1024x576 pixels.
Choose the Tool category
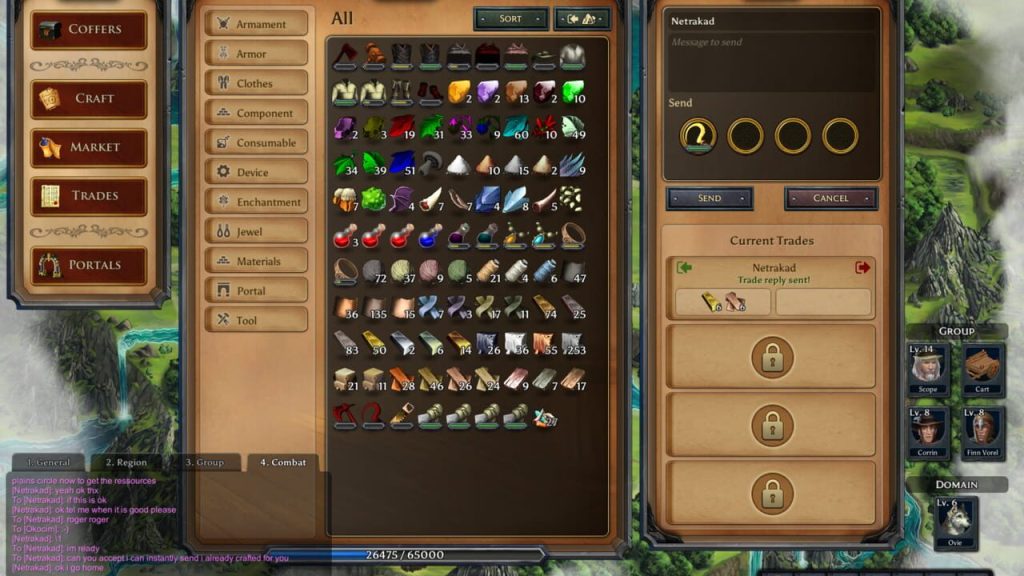pyautogui.click(x=256, y=320)
